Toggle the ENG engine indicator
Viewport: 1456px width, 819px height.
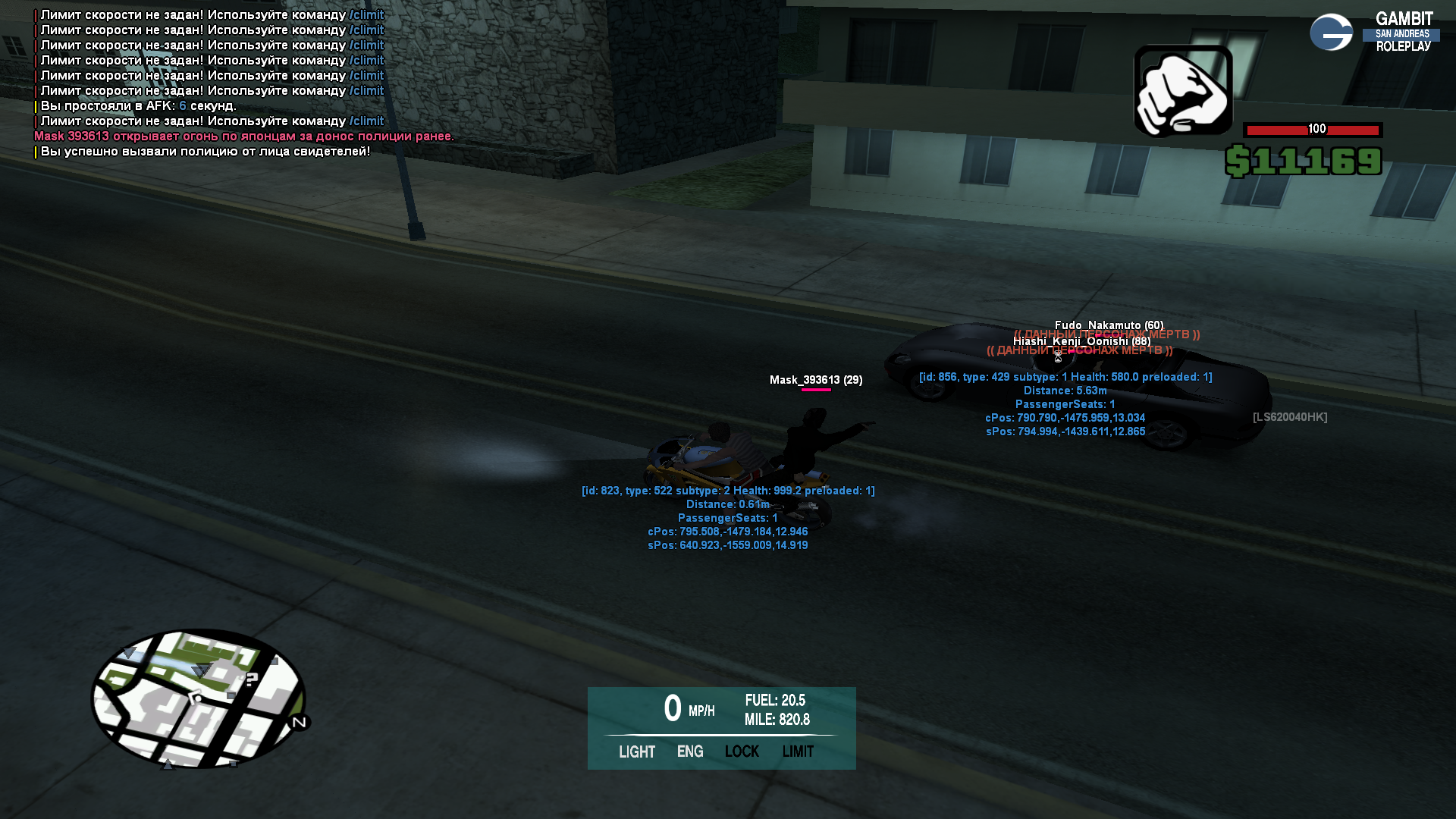coord(690,752)
